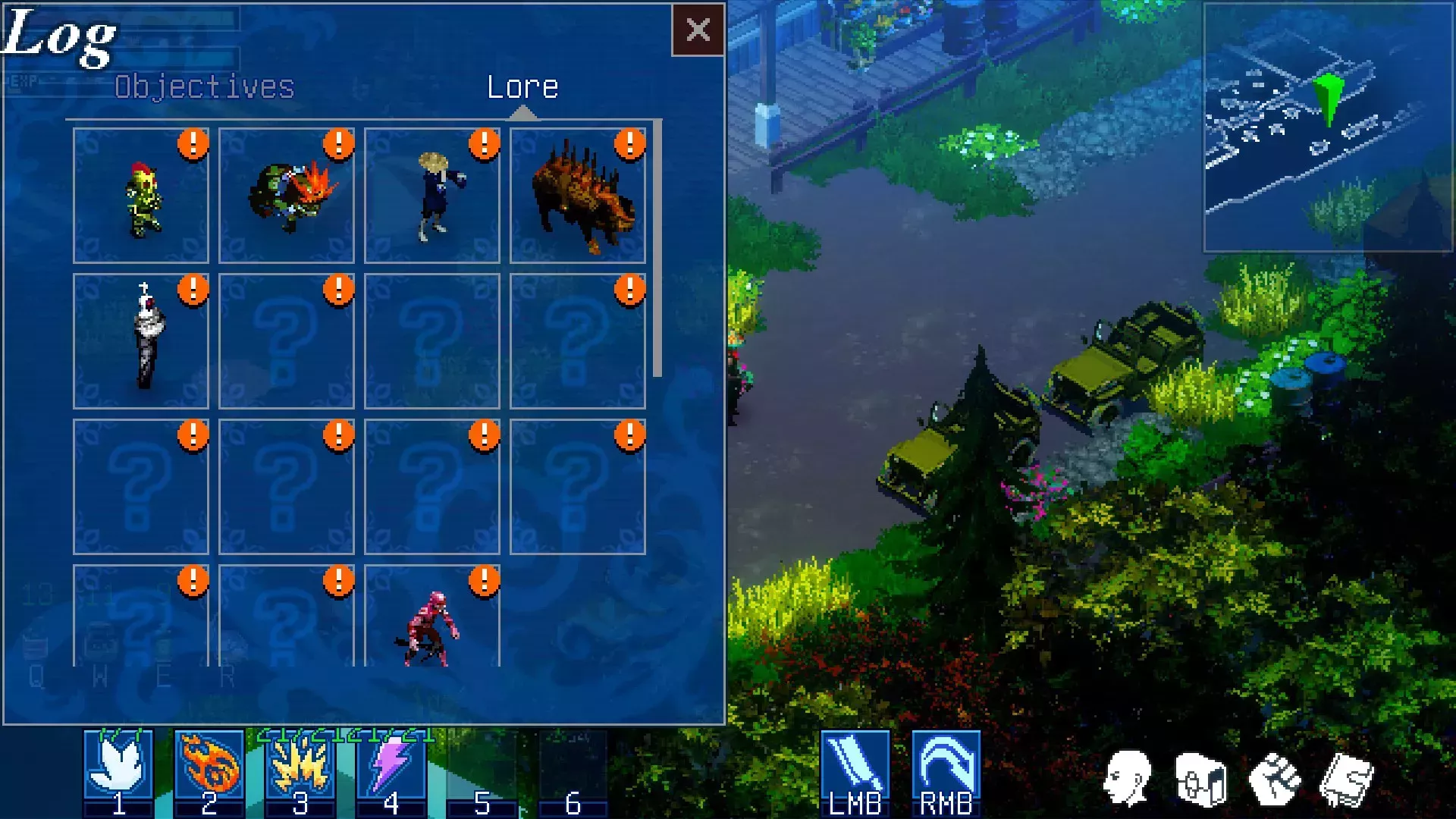
Task: Open the white-and-grey robed figure entry
Action: pos(141,341)
